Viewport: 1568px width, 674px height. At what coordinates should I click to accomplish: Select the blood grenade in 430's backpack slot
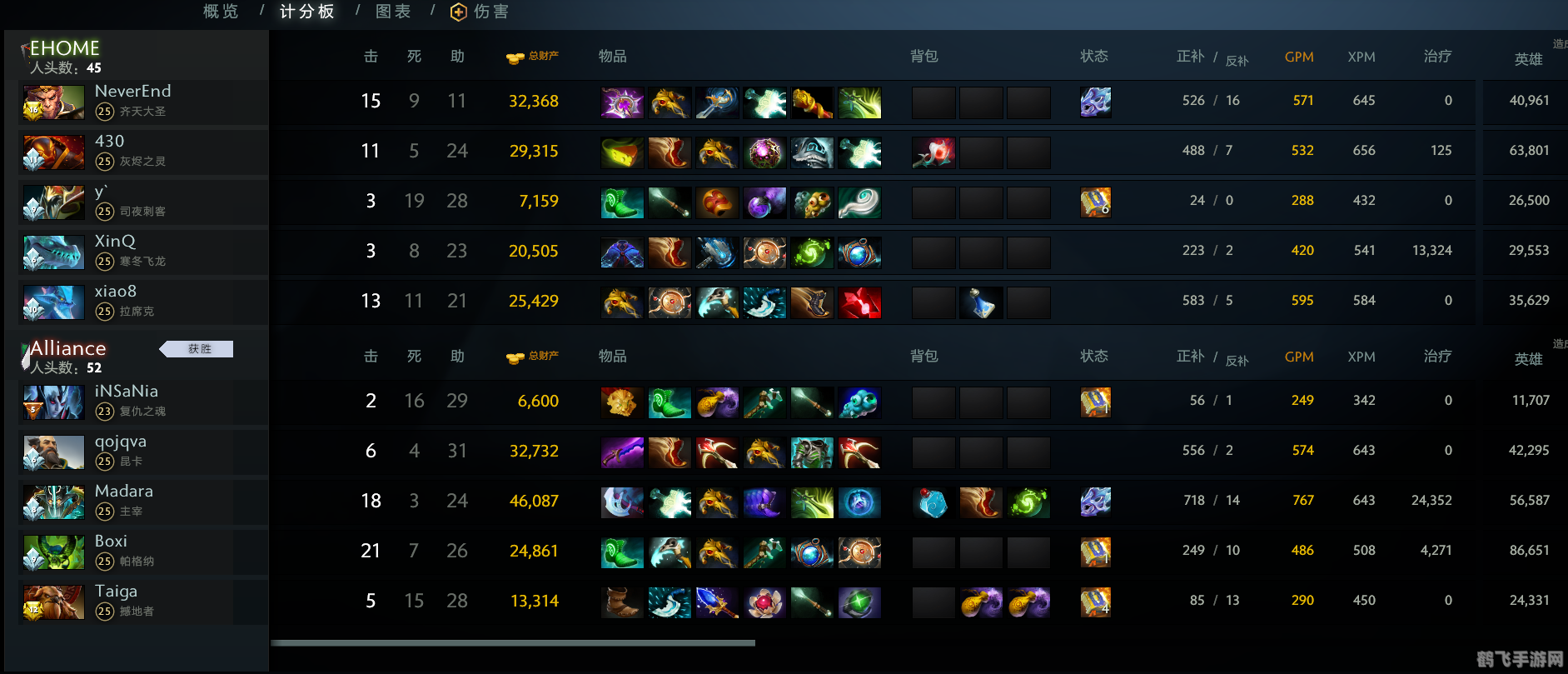(933, 152)
